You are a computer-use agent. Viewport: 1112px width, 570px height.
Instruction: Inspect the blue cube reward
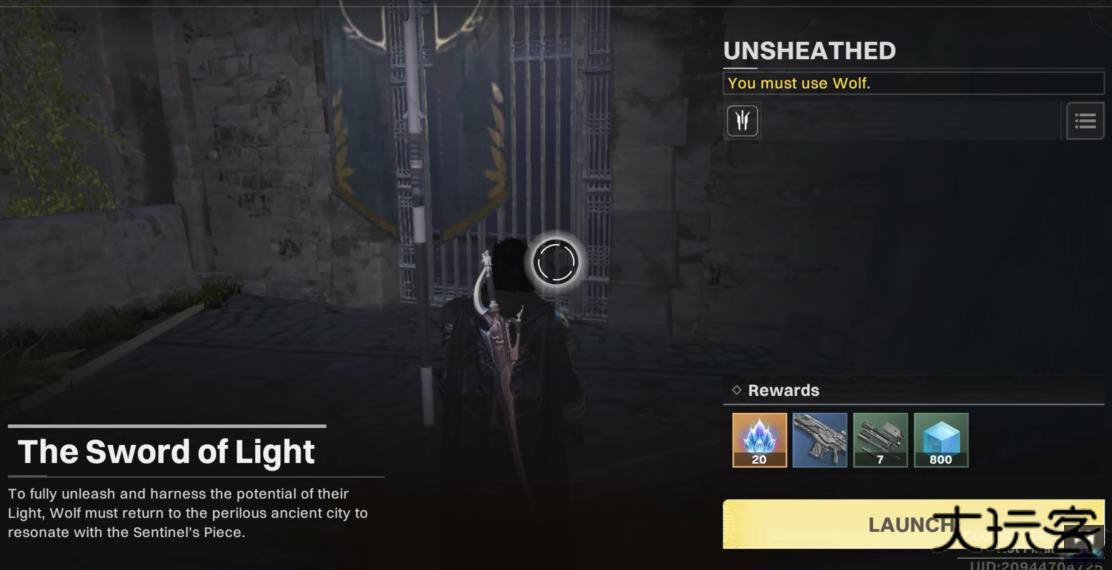(x=941, y=440)
